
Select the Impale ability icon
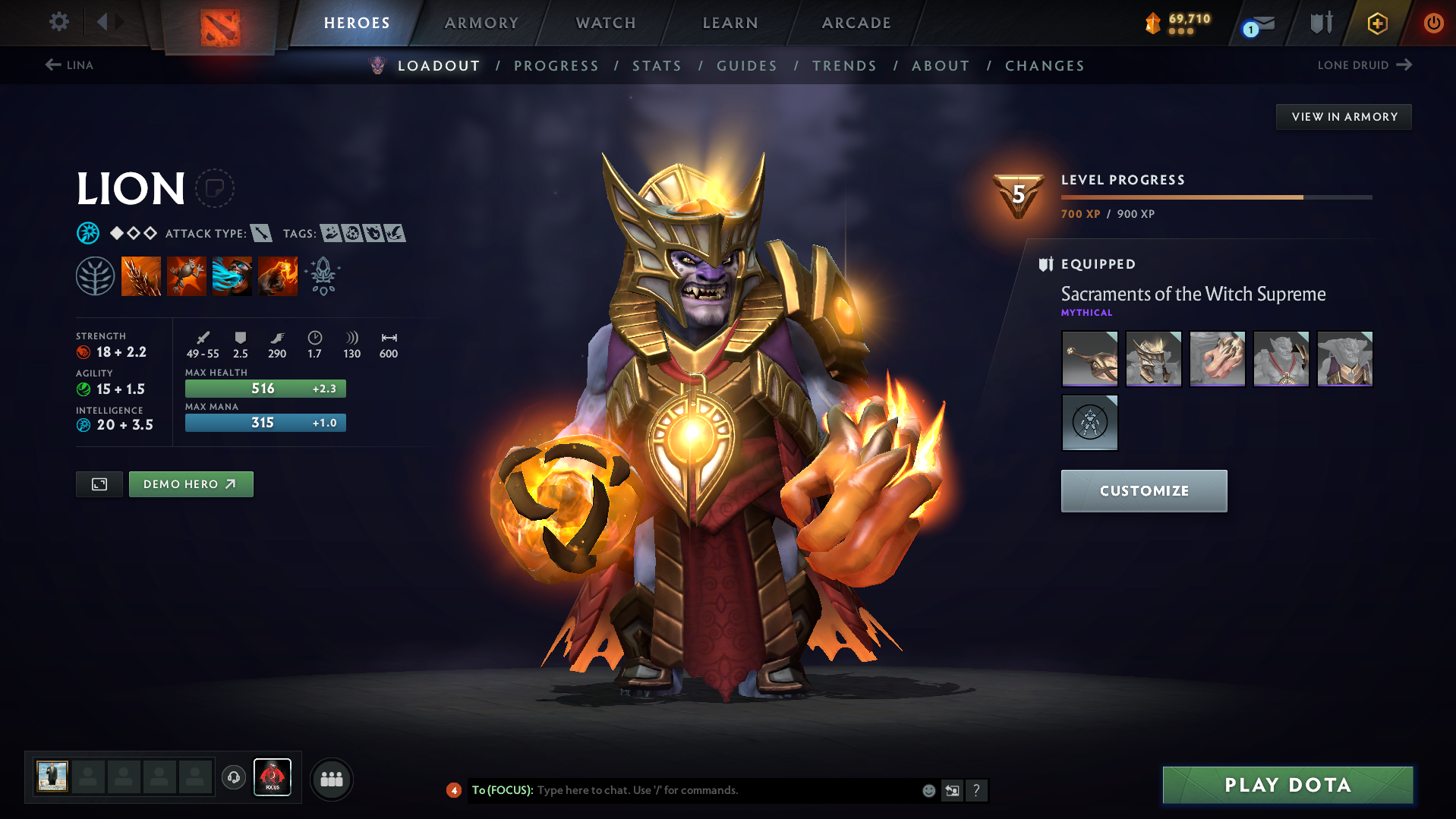141,275
